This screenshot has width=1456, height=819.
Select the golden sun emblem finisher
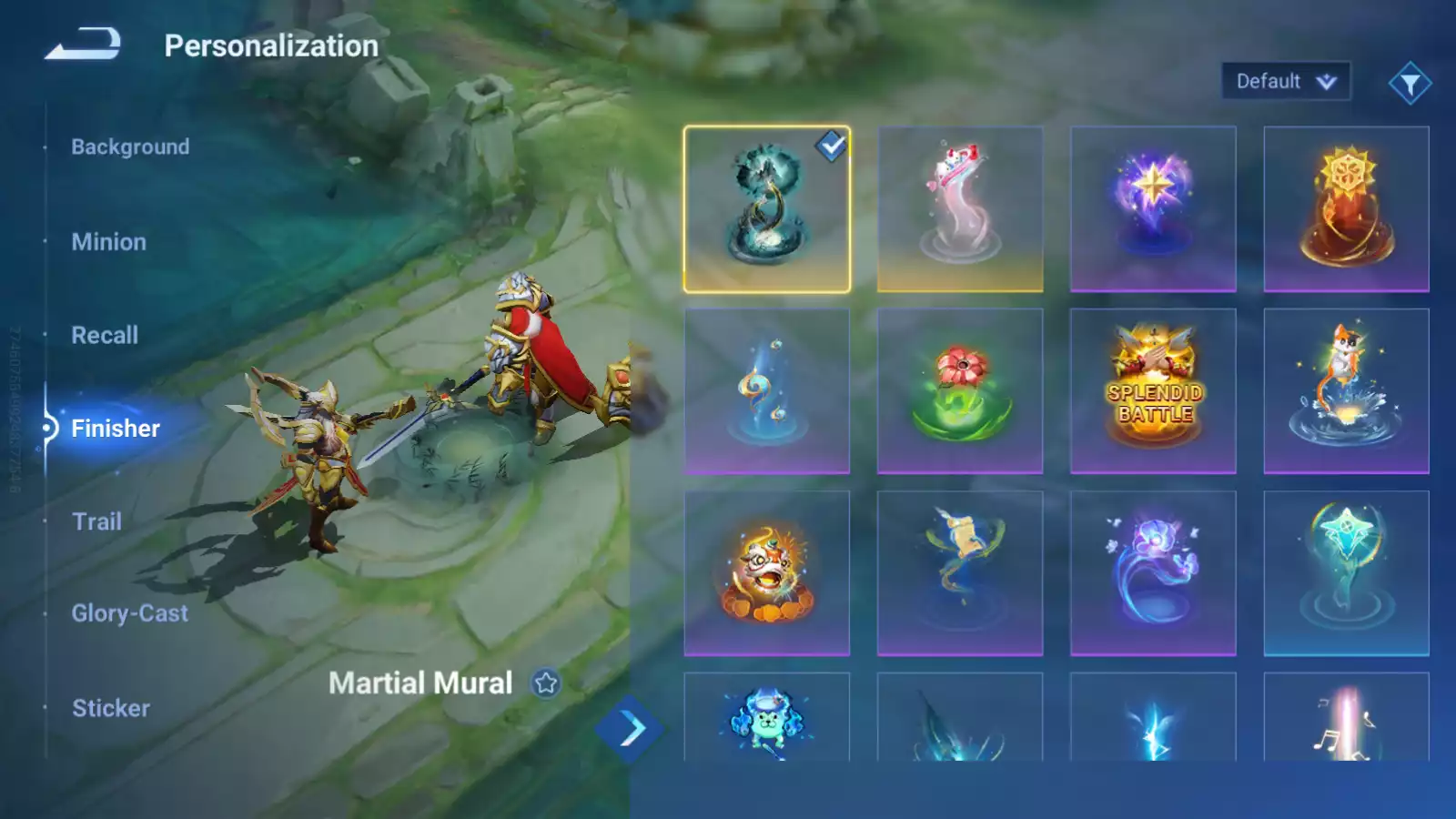click(1346, 209)
